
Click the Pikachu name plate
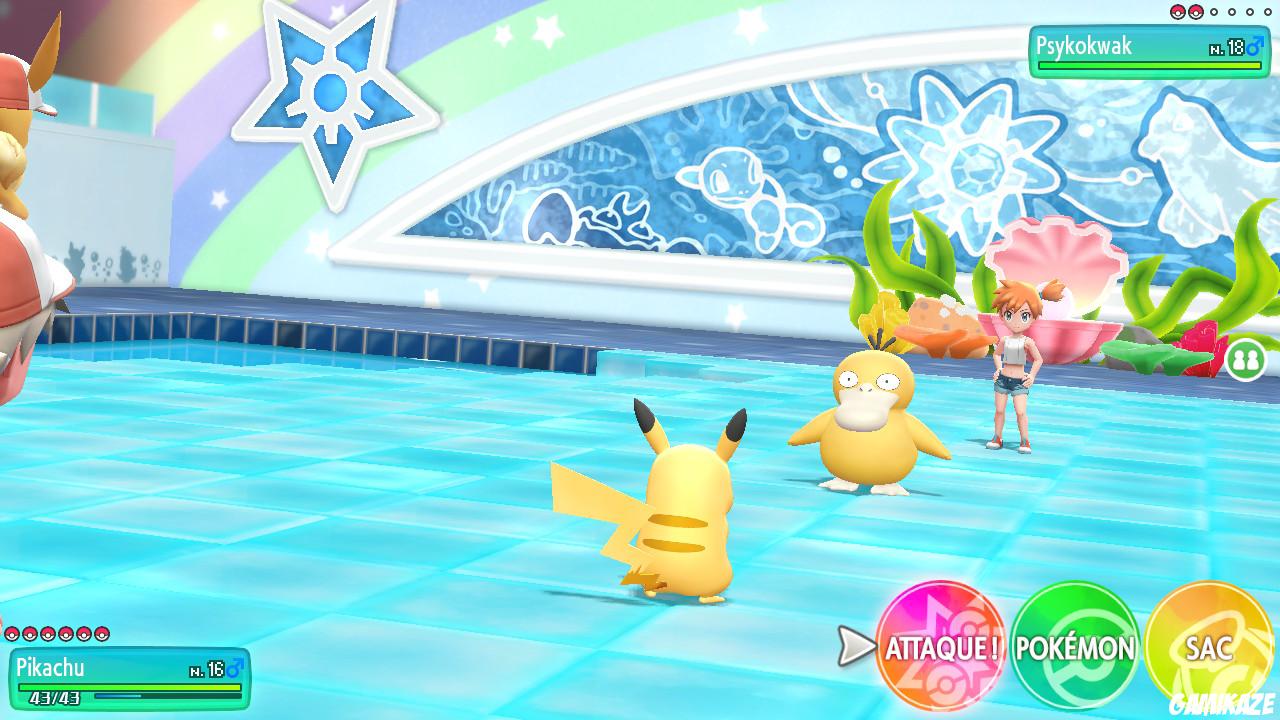[x=110, y=667]
